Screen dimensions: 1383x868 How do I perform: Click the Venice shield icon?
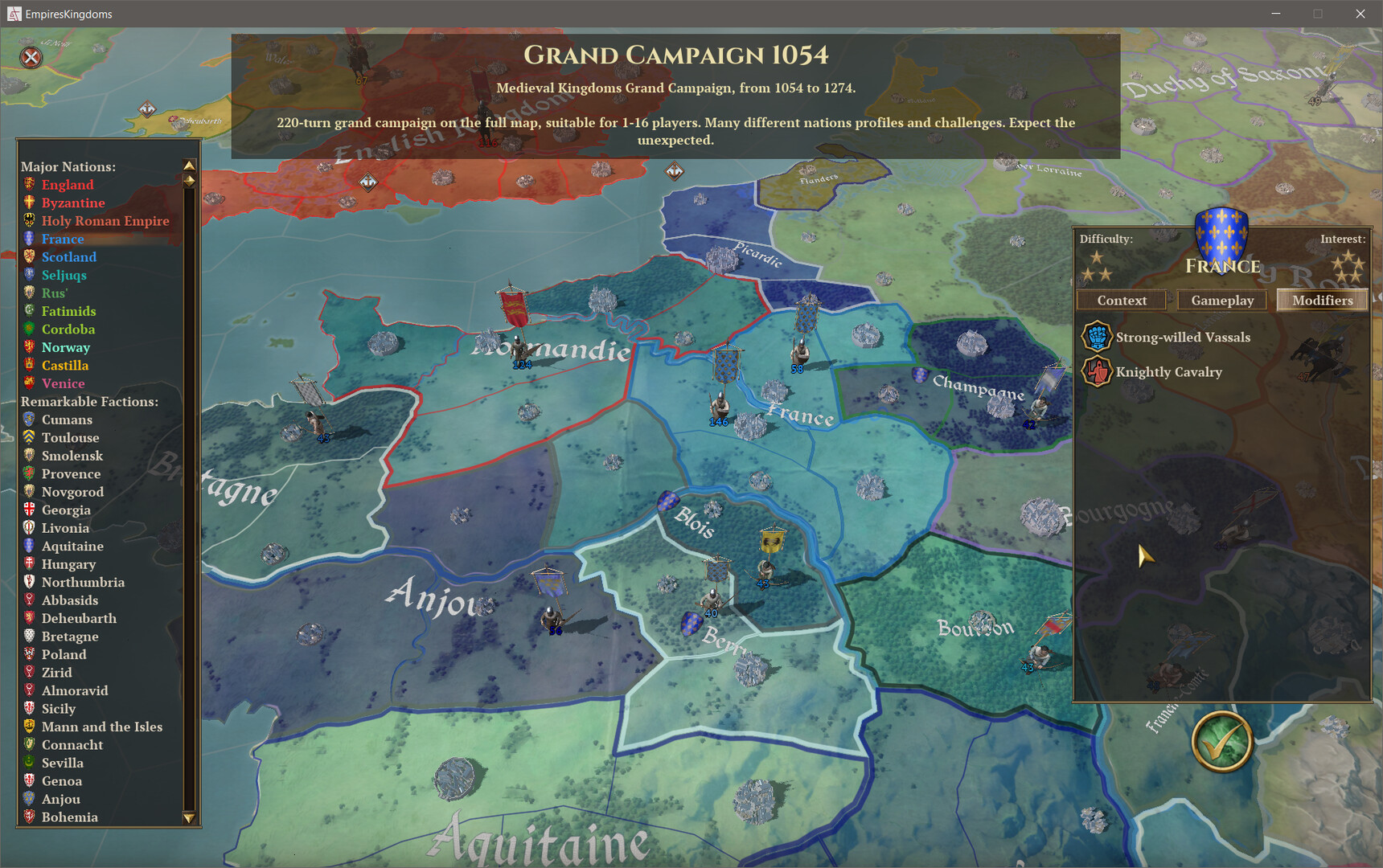tap(29, 383)
